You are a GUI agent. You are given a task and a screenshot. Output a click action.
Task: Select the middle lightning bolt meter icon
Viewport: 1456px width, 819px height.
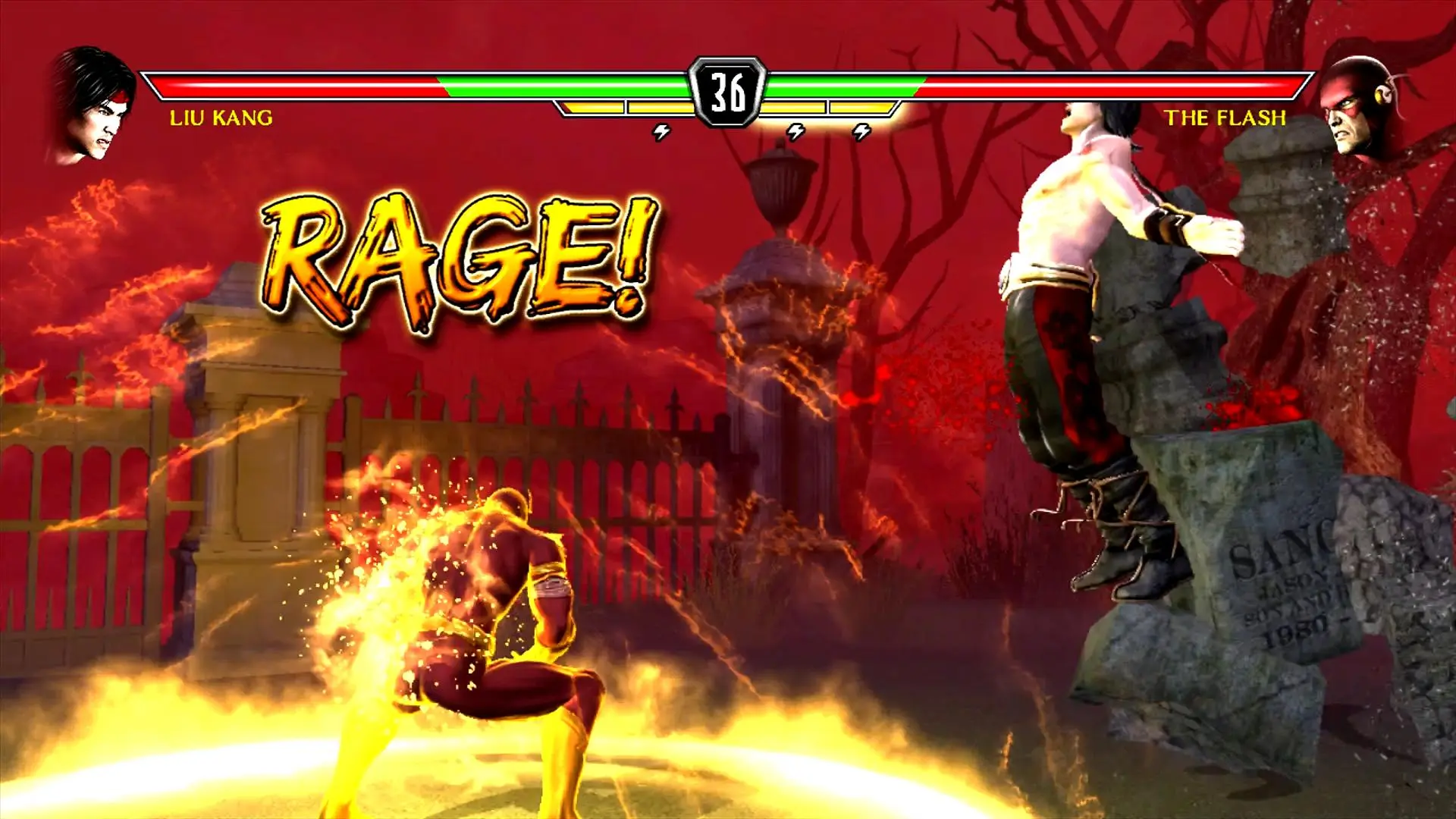point(796,130)
